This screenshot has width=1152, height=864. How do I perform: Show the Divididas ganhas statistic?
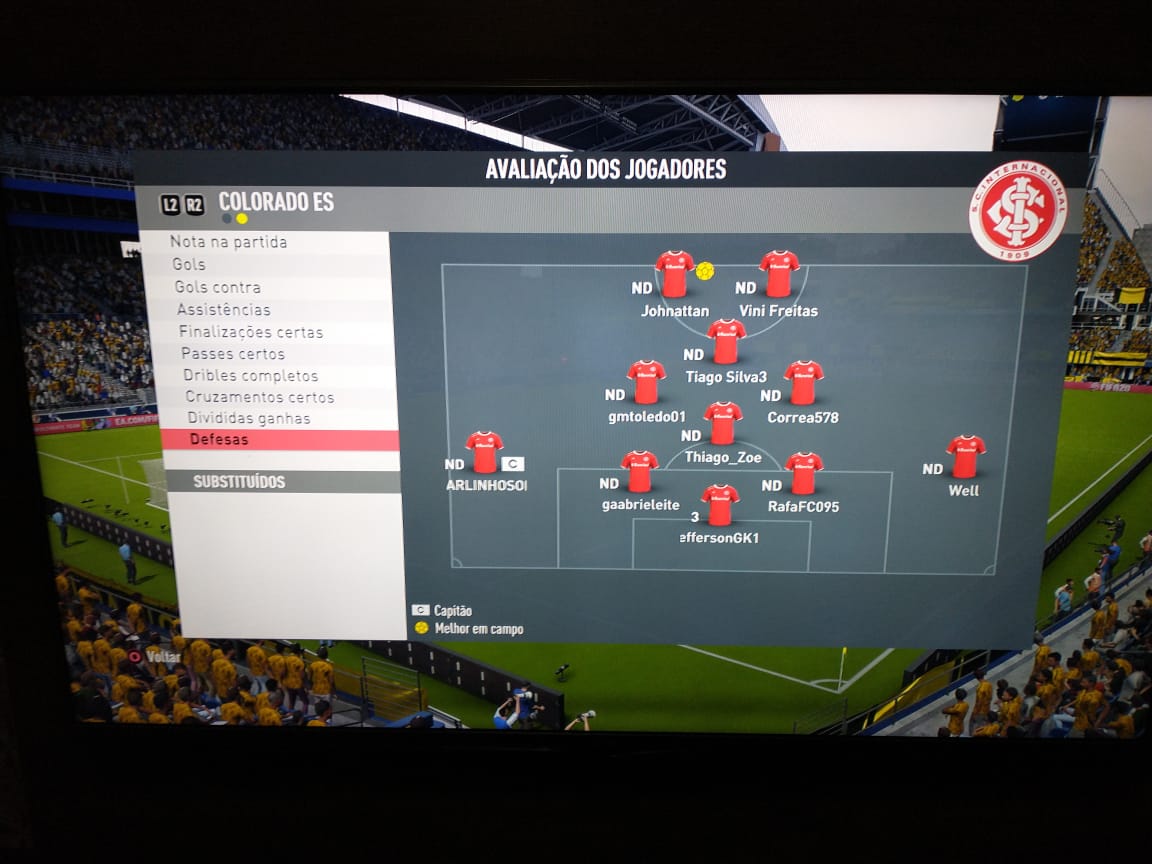click(248, 418)
